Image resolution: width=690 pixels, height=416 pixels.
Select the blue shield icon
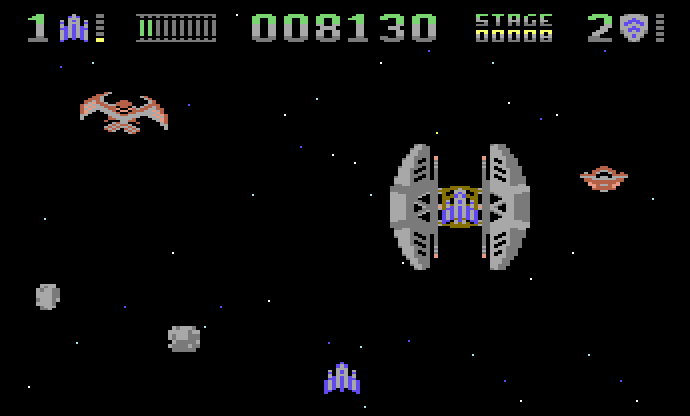pos(632,28)
